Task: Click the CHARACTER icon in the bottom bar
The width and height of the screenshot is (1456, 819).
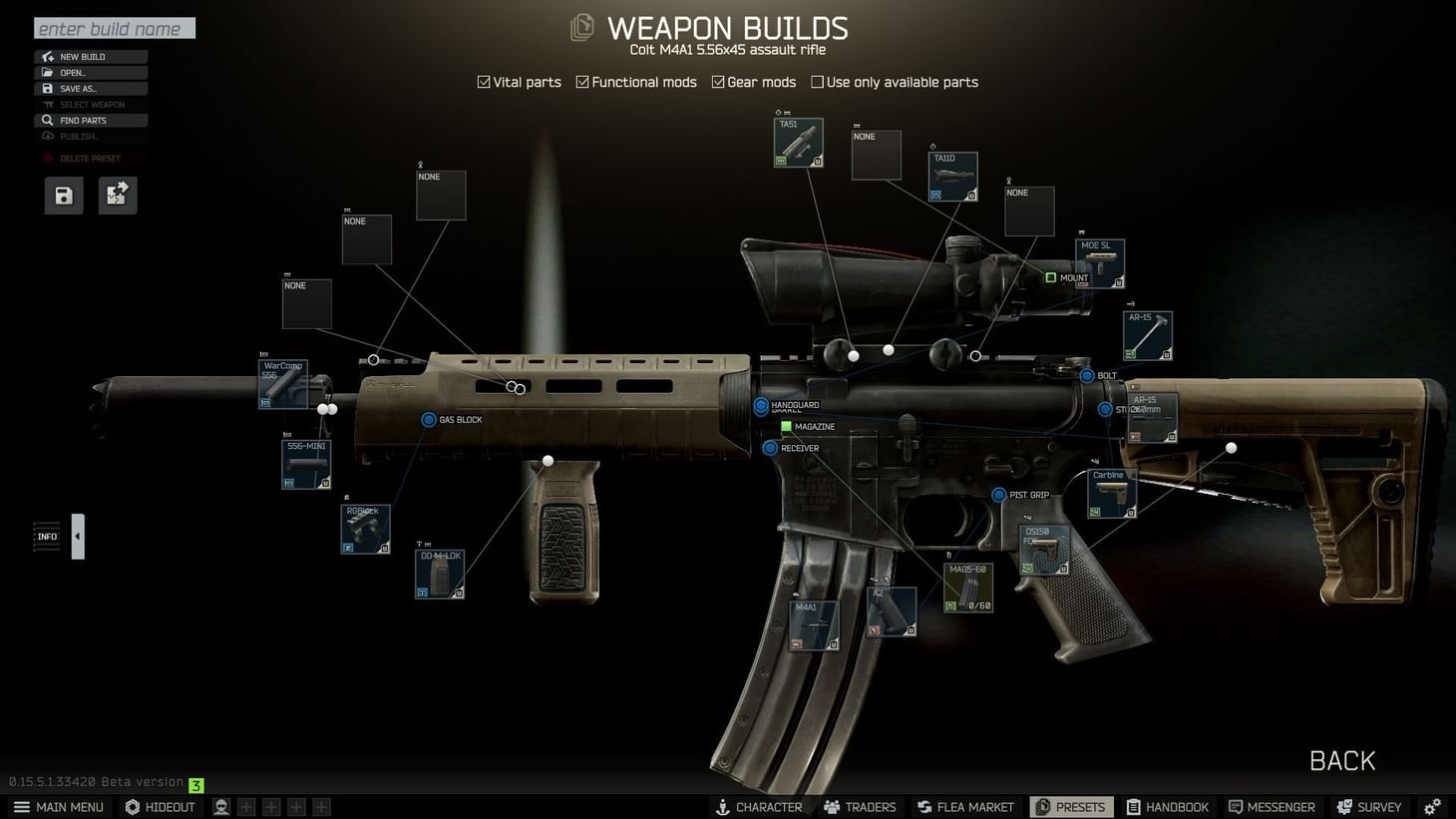Action: 761,806
